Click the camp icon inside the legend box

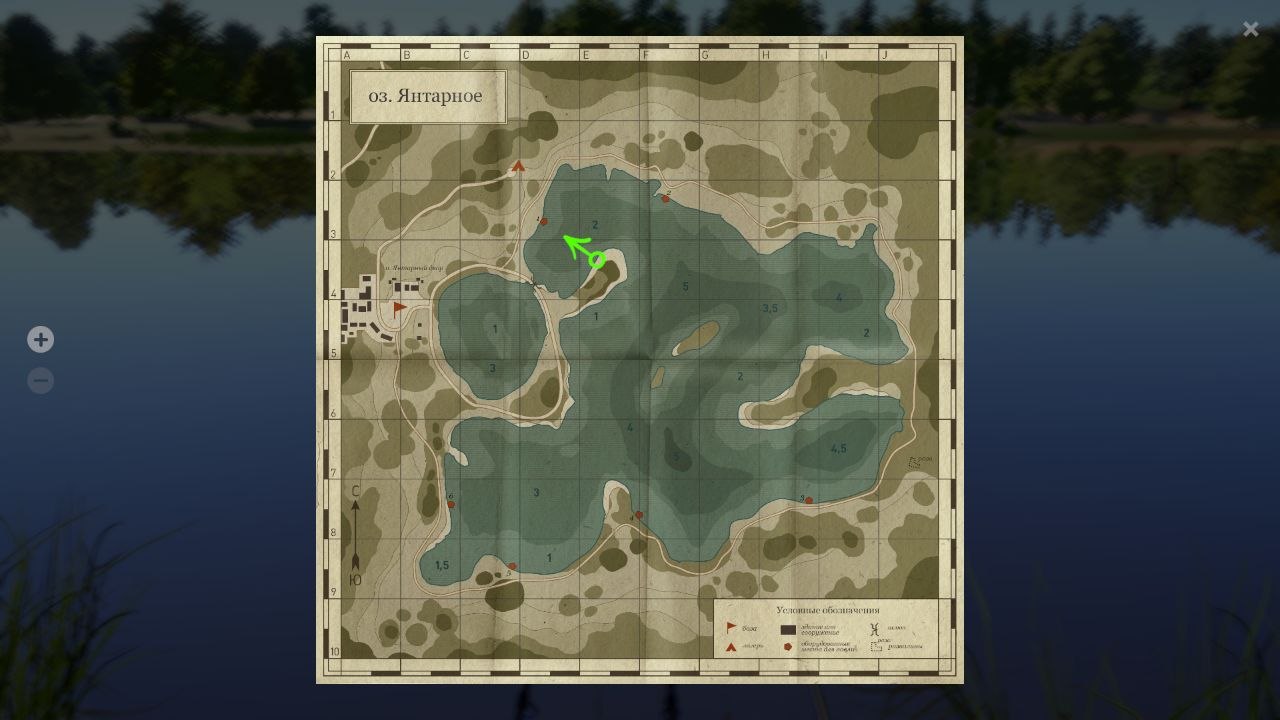pyautogui.click(x=730, y=648)
